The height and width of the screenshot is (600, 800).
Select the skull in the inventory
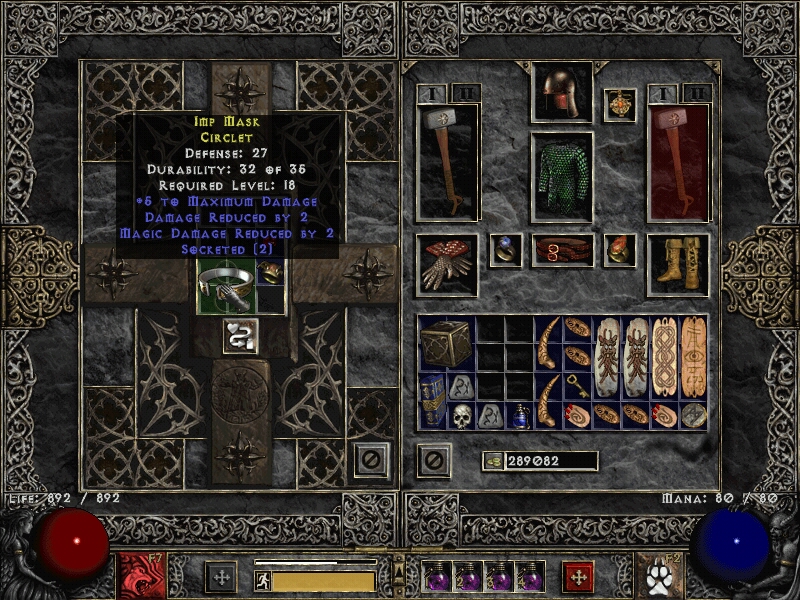pos(461,415)
